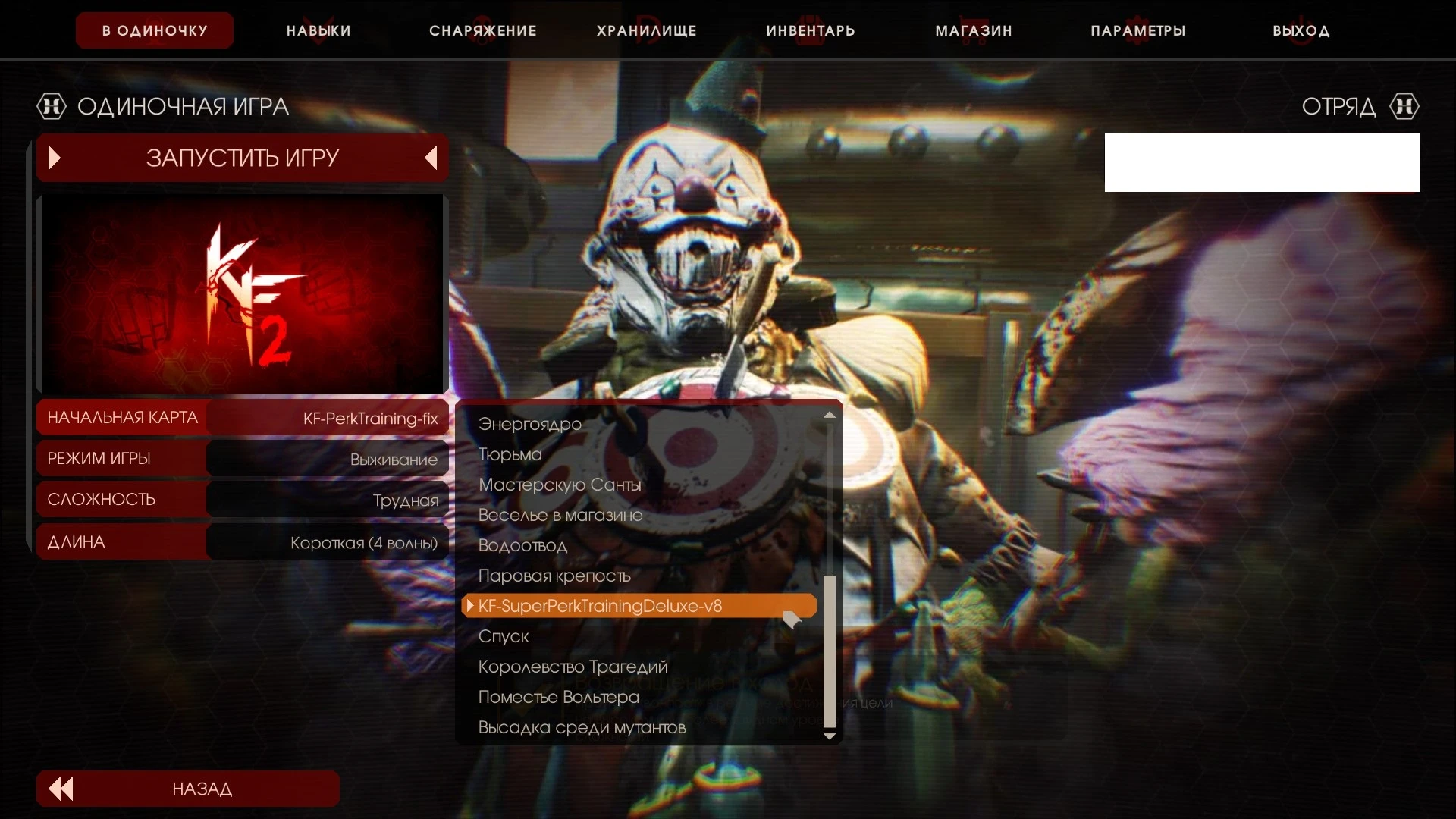
Task: Select the Паровая крепость map option
Action: click(554, 576)
